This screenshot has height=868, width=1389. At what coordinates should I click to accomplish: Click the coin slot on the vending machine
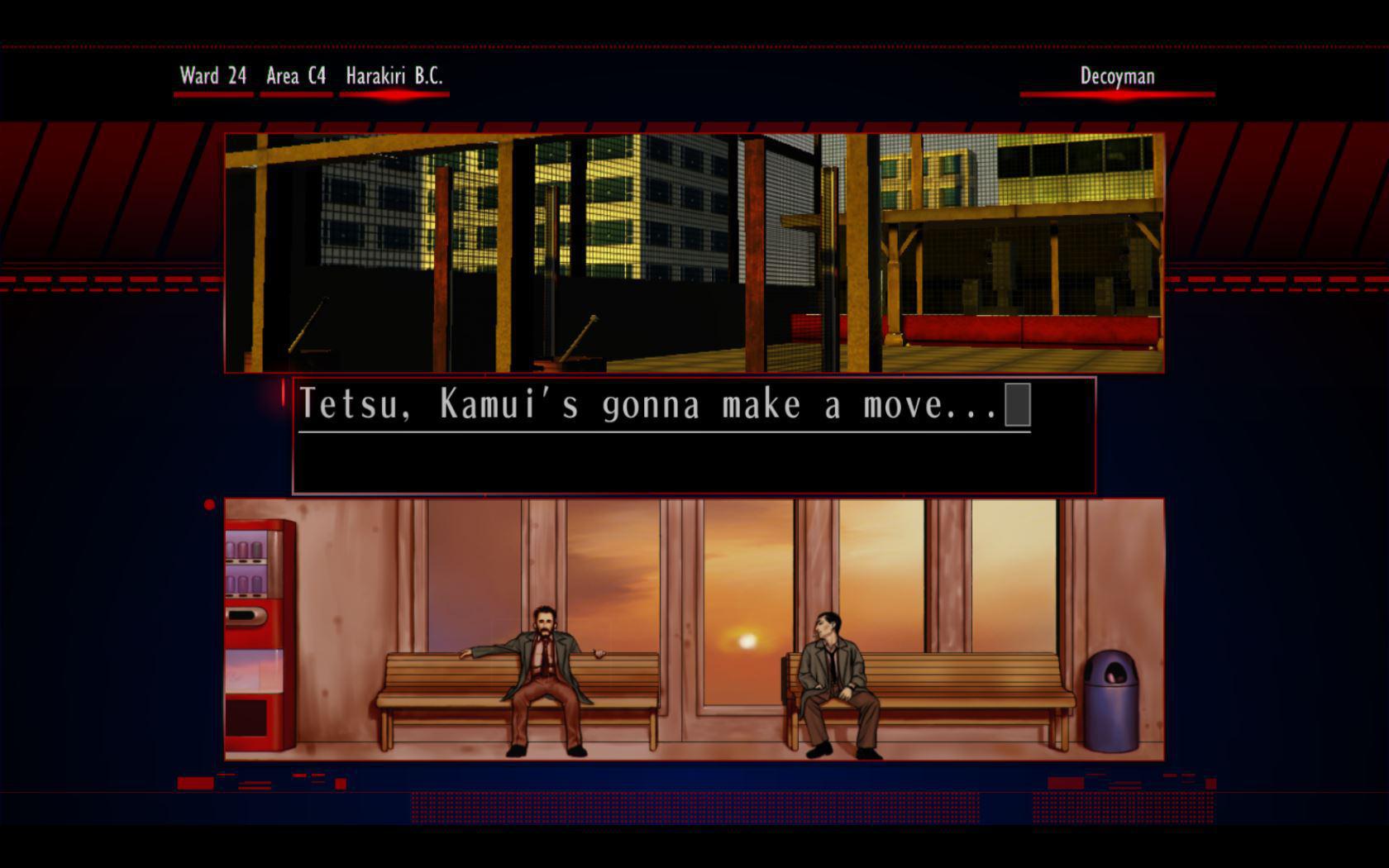click(244, 615)
